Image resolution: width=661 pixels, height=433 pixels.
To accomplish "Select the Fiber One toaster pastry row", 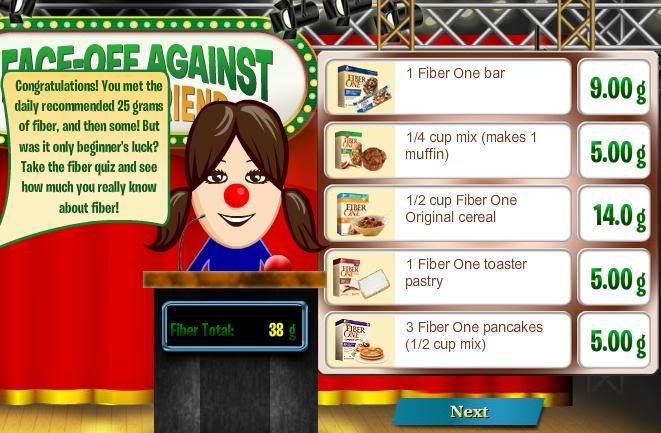I will [447, 278].
